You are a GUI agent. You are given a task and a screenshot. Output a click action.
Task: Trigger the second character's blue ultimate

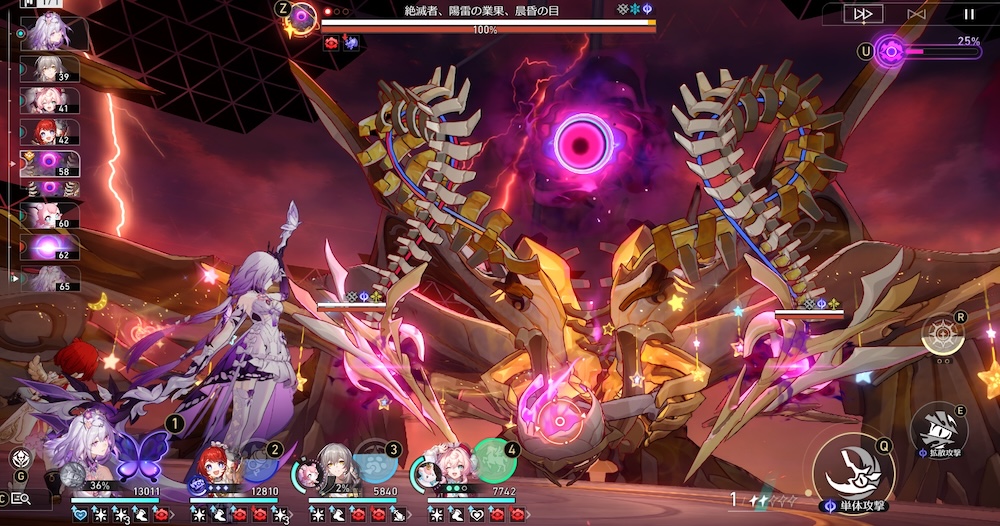[258, 461]
